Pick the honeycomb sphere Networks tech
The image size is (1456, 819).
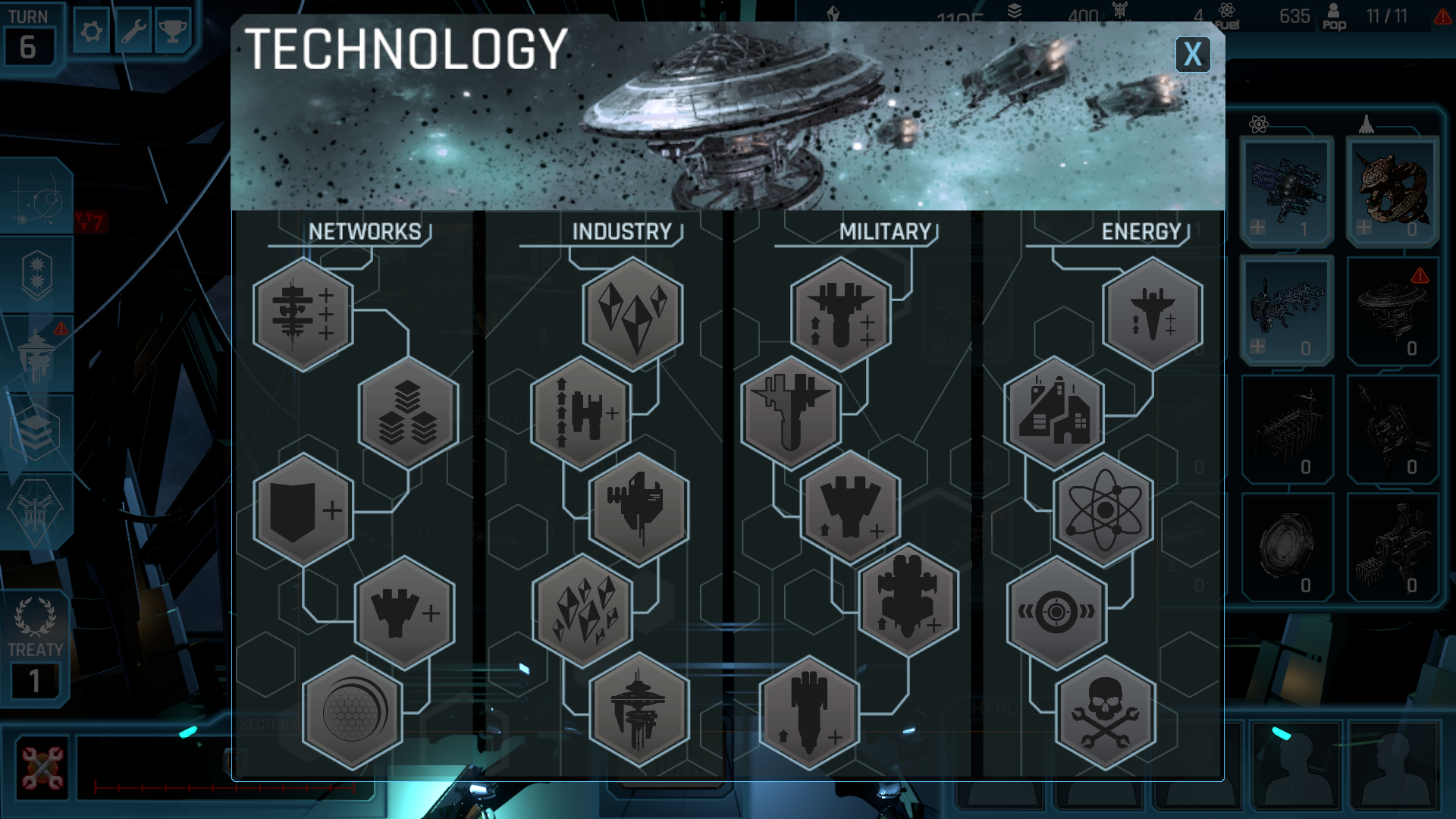(x=352, y=713)
